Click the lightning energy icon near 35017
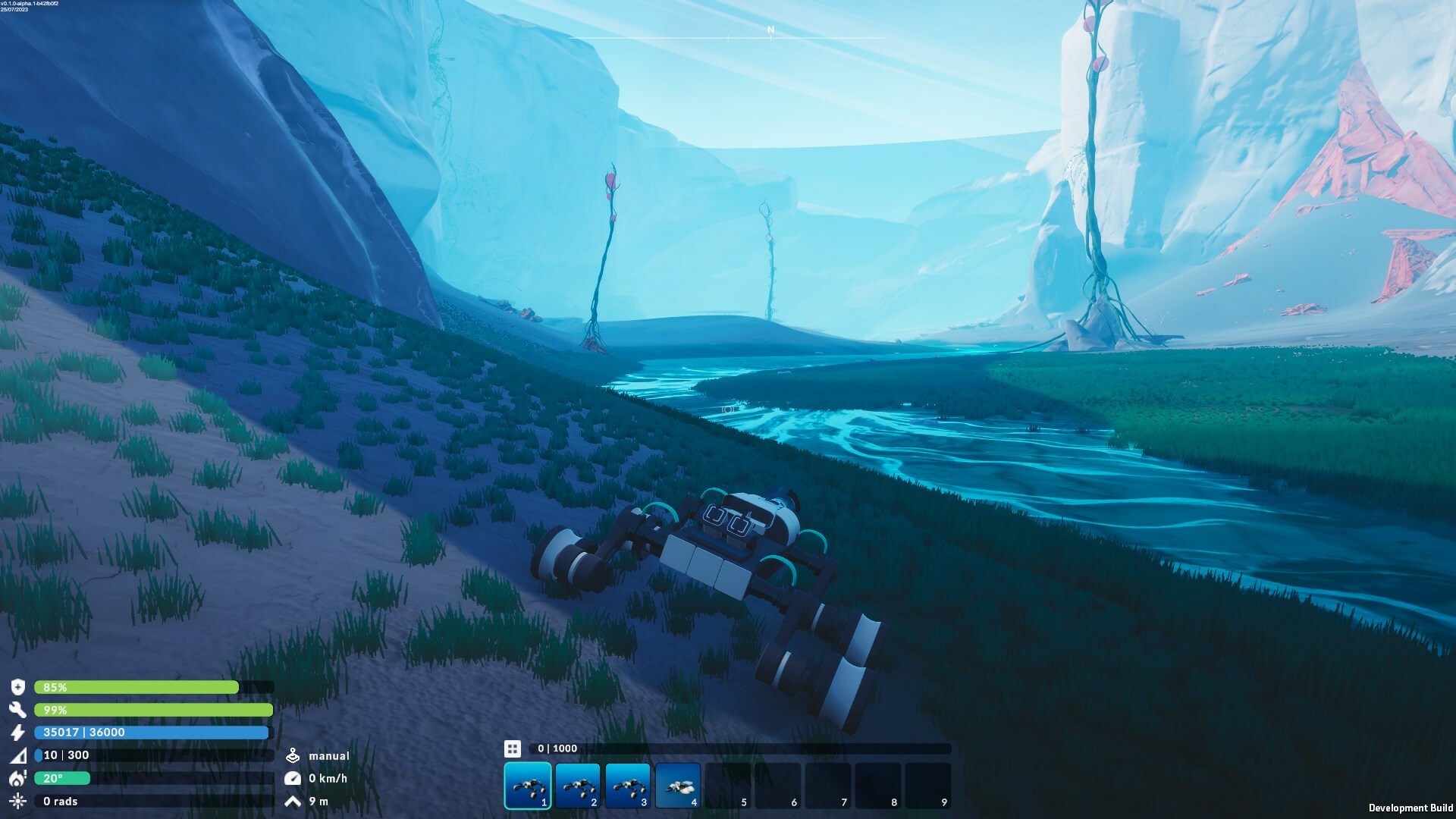Viewport: 1456px width, 819px height. [18, 733]
